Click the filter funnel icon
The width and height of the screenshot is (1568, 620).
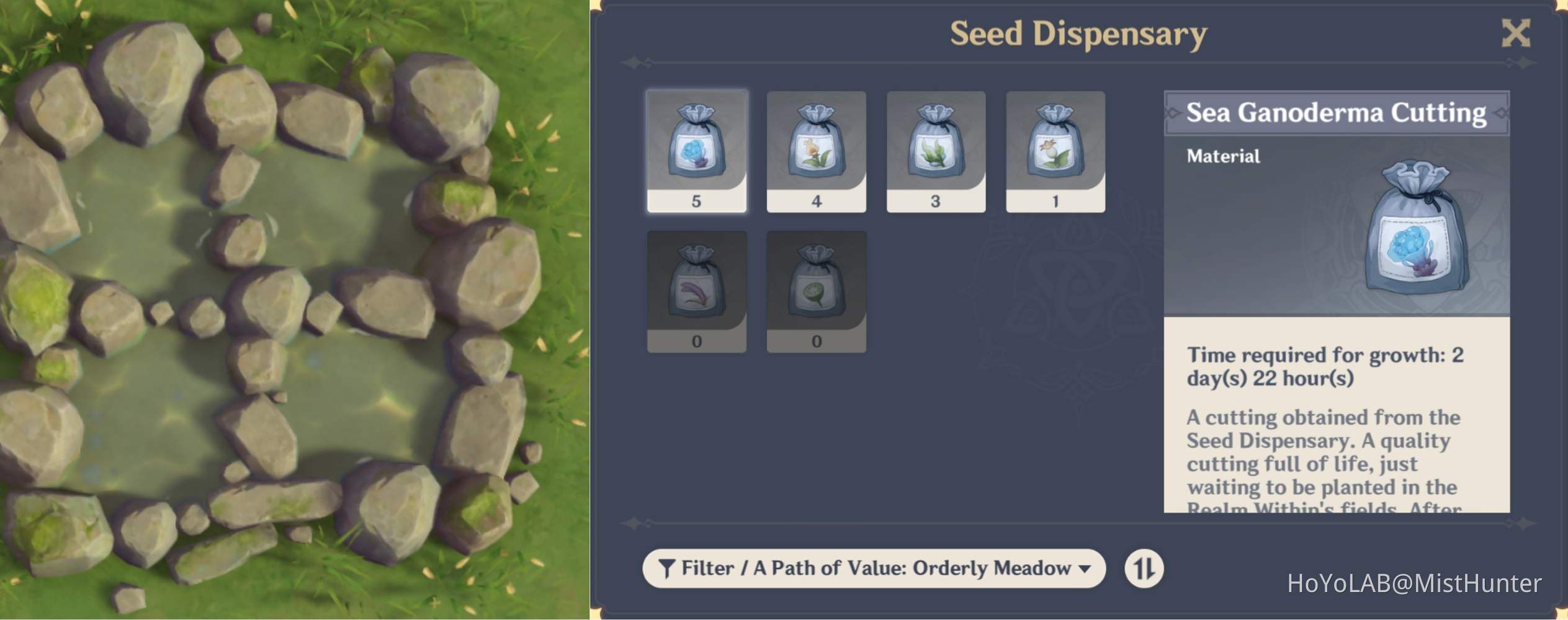[666, 567]
